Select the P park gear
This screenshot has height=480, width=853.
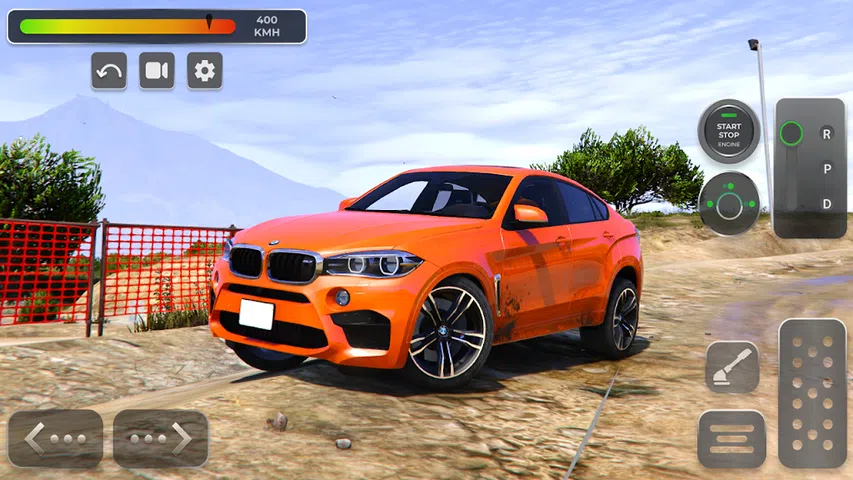826,168
